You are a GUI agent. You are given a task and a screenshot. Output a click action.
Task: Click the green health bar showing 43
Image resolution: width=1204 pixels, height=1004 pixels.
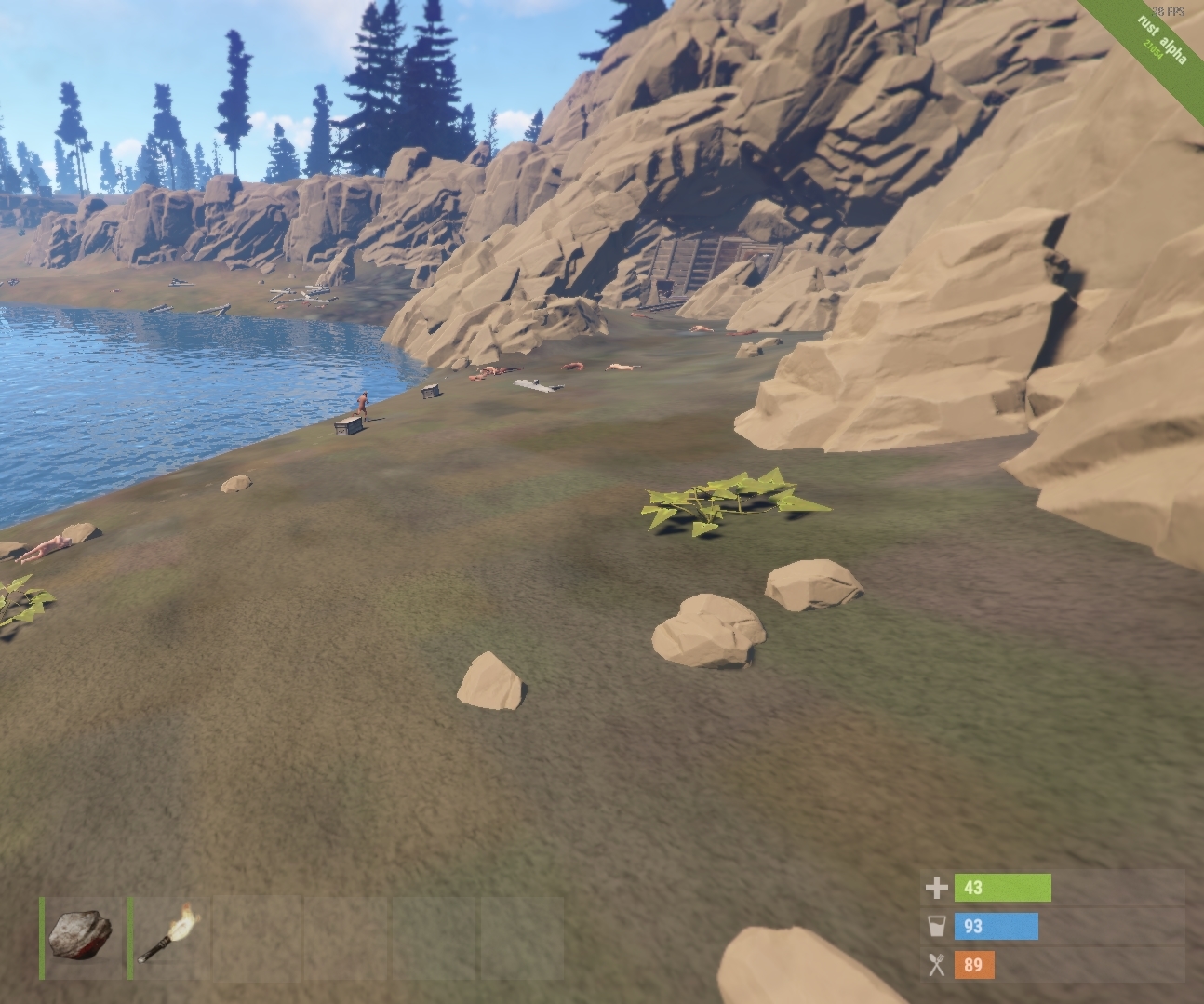[1005, 888]
